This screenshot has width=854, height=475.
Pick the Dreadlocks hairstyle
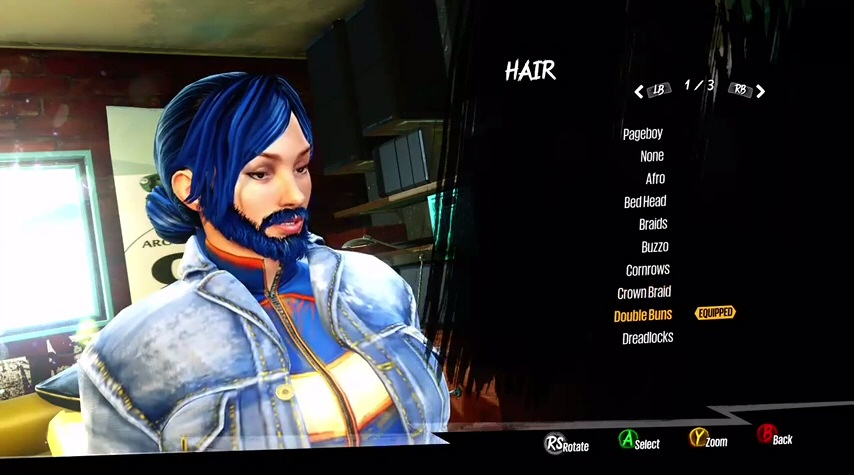click(x=647, y=338)
